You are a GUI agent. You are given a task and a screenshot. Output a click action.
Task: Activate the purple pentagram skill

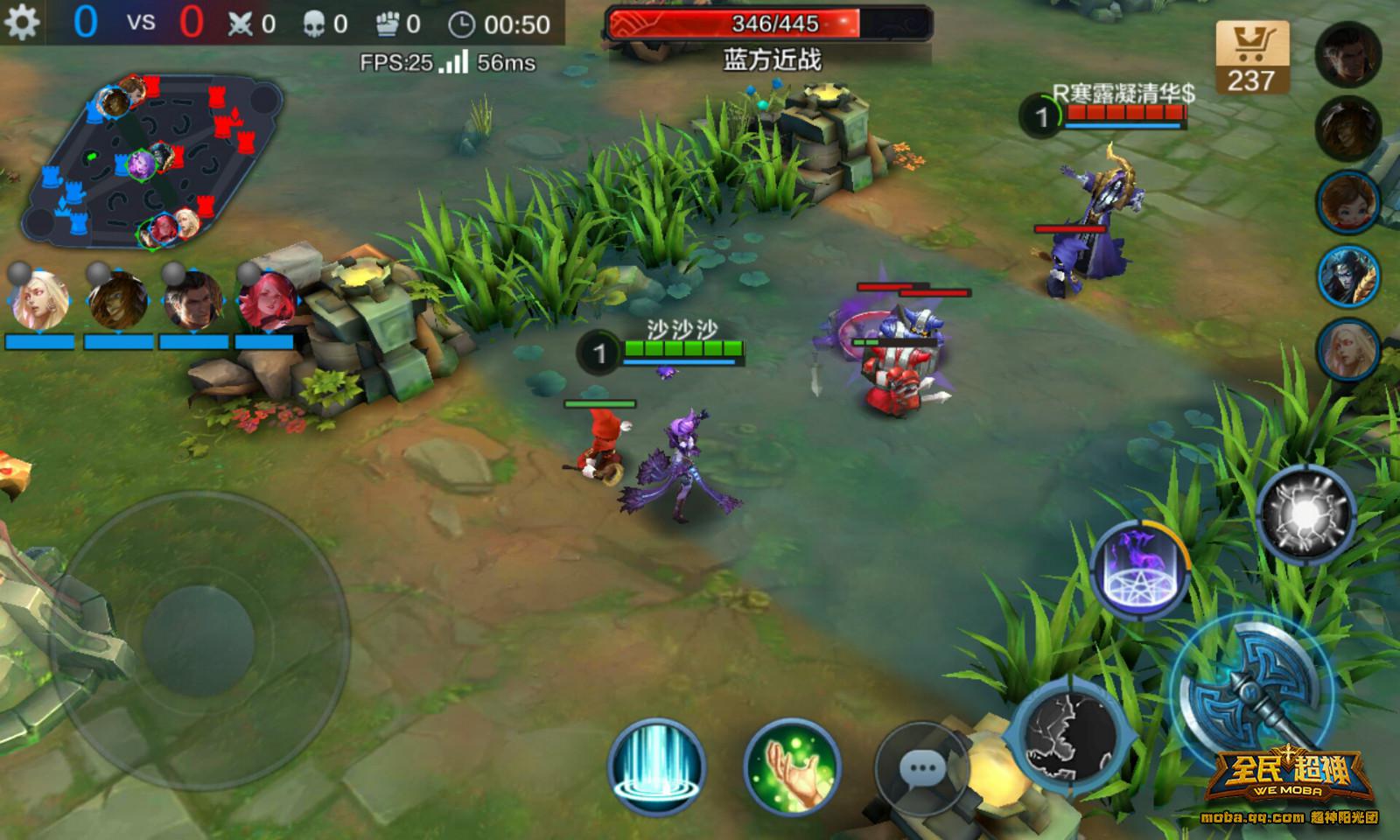pyautogui.click(x=1139, y=570)
